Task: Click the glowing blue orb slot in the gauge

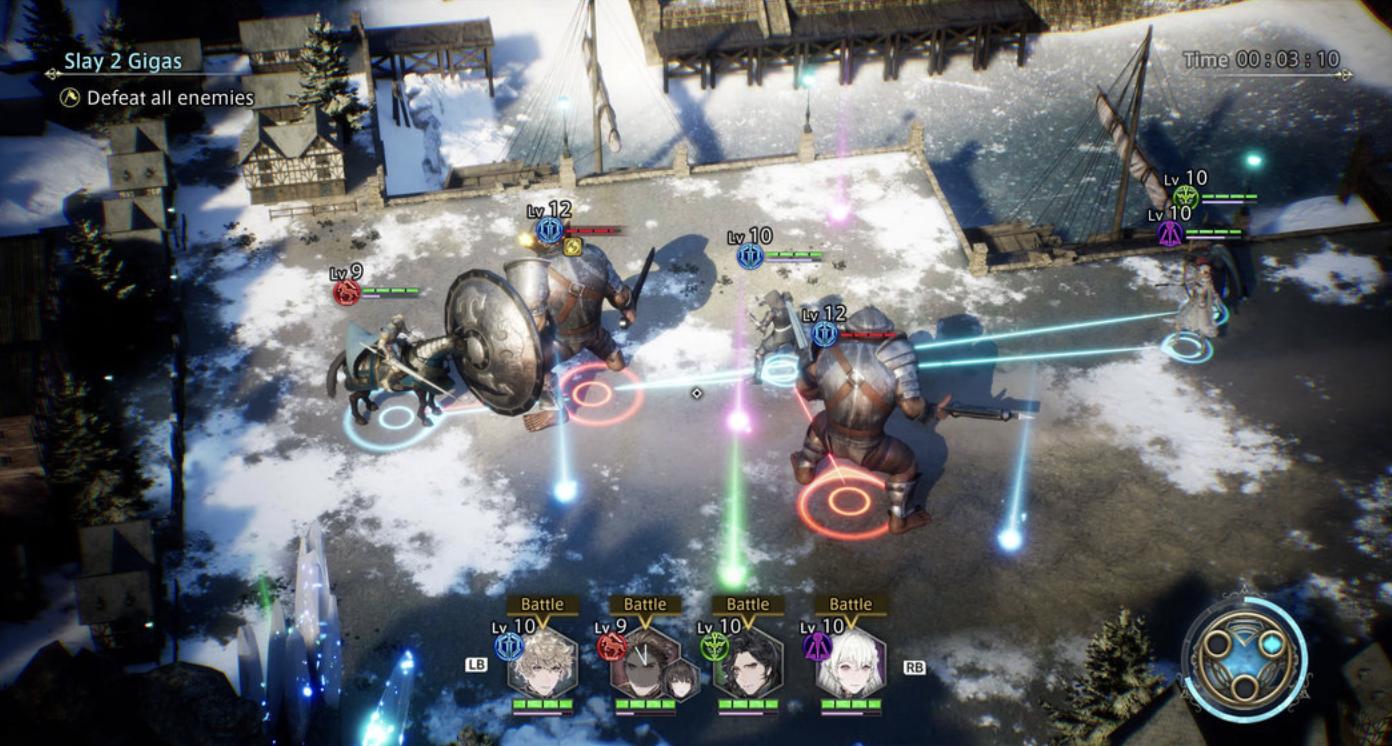Action: tap(1271, 646)
